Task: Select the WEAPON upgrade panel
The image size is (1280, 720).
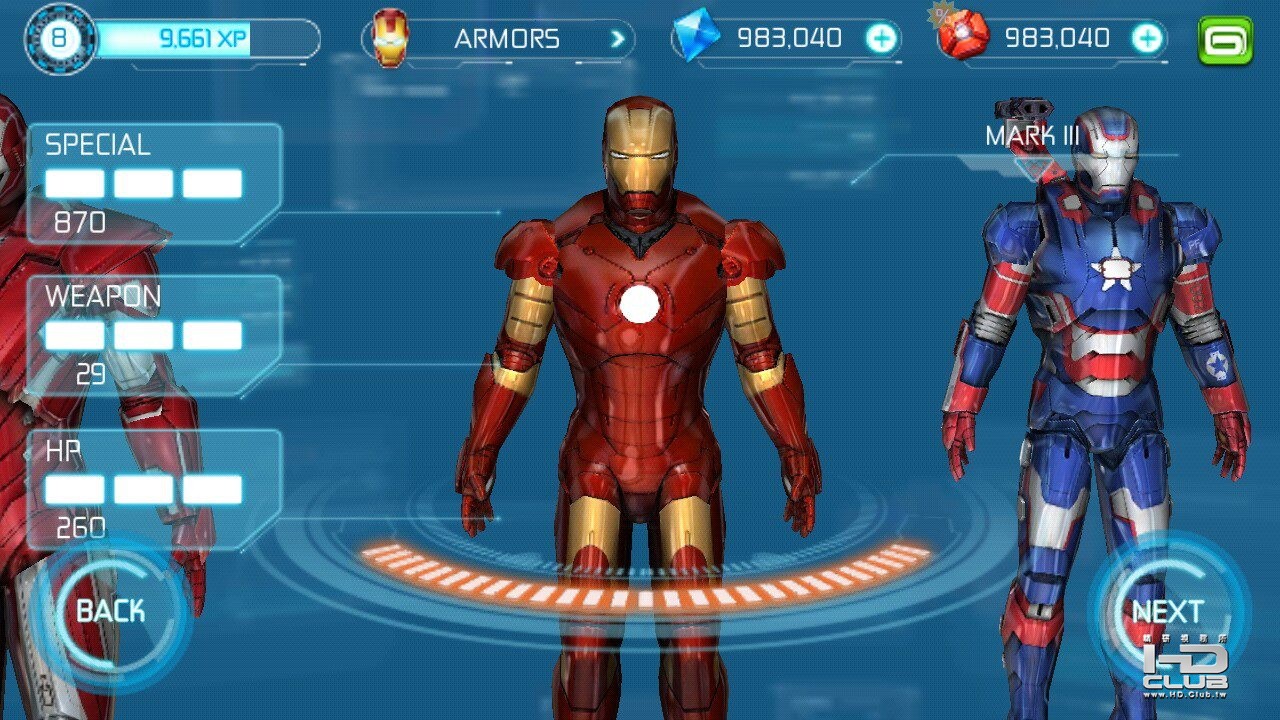Action: (153, 335)
